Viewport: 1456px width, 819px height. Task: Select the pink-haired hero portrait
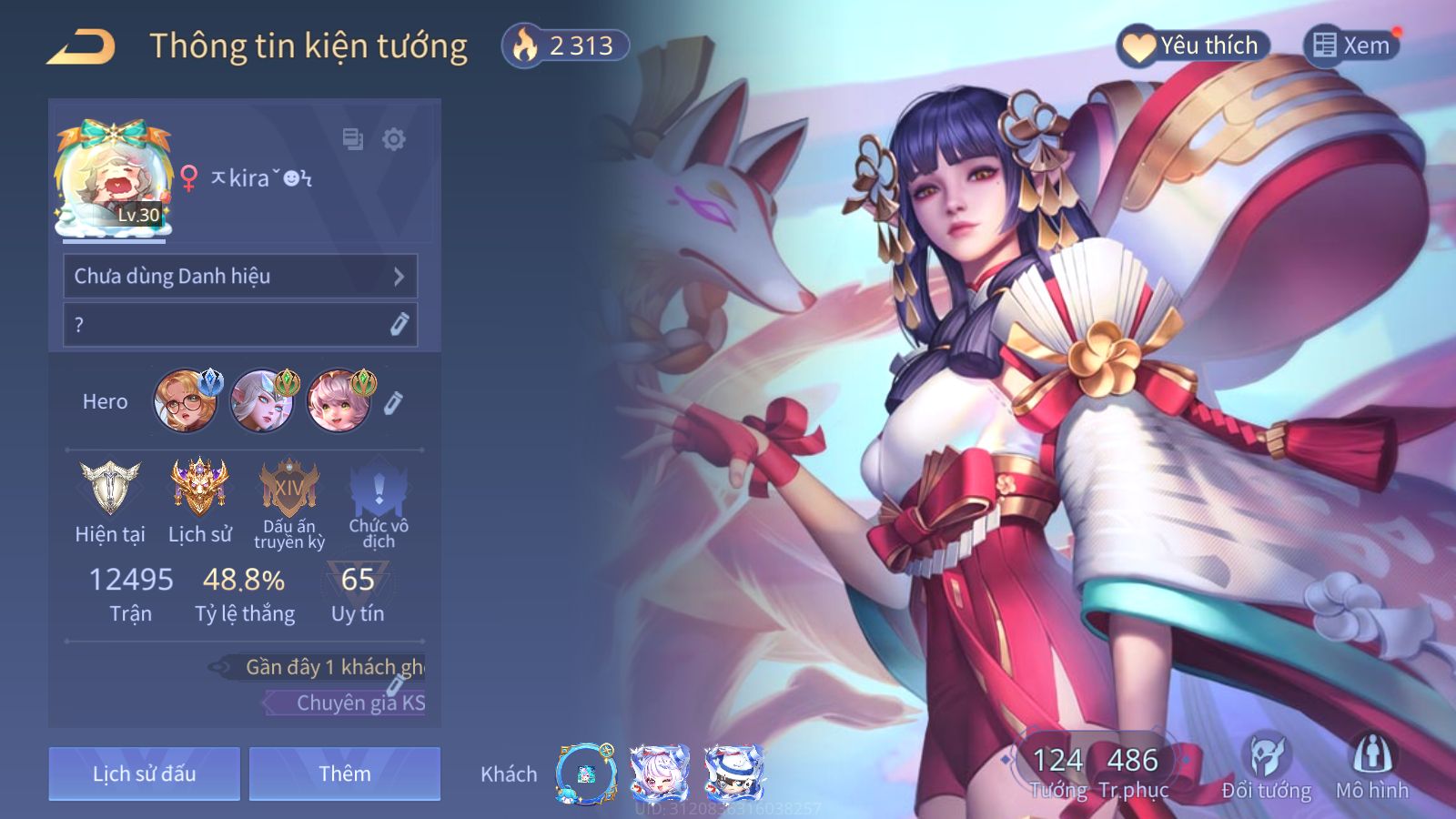click(339, 400)
